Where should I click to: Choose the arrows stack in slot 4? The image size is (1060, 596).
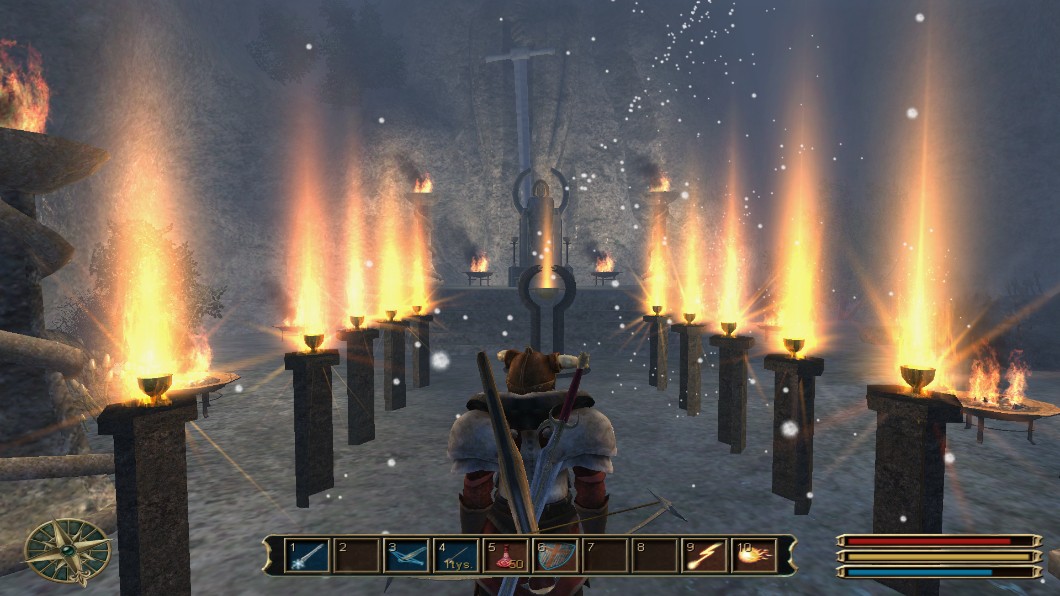tap(456, 555)
